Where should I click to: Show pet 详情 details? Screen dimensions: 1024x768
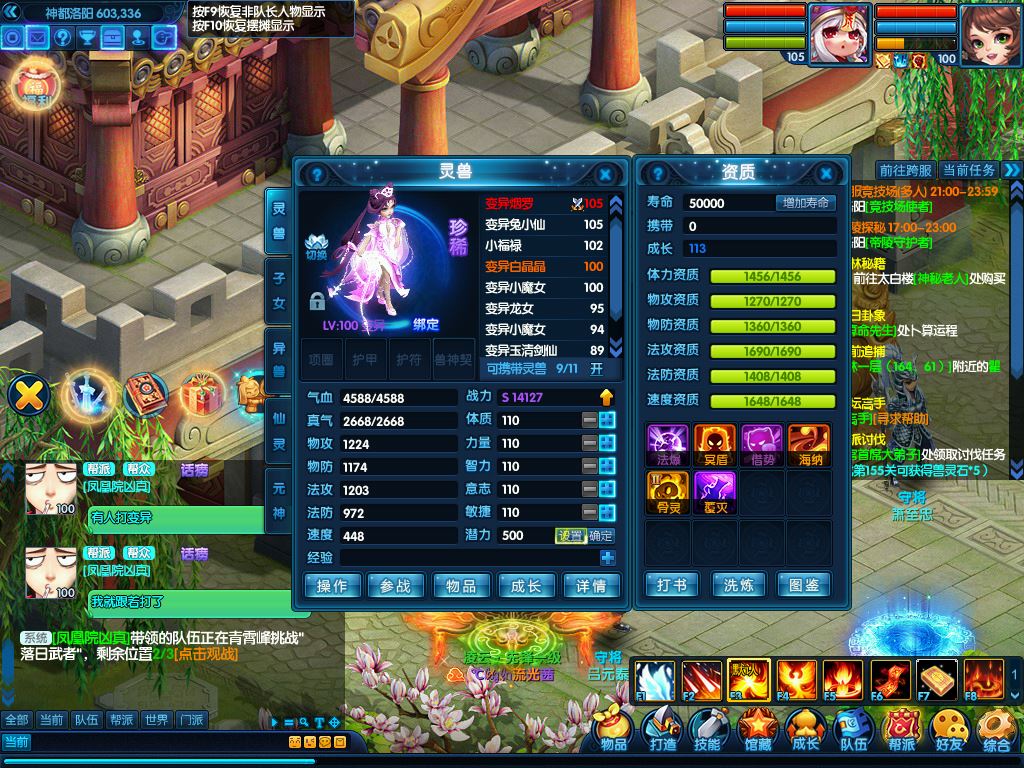(x=590, y=586)
